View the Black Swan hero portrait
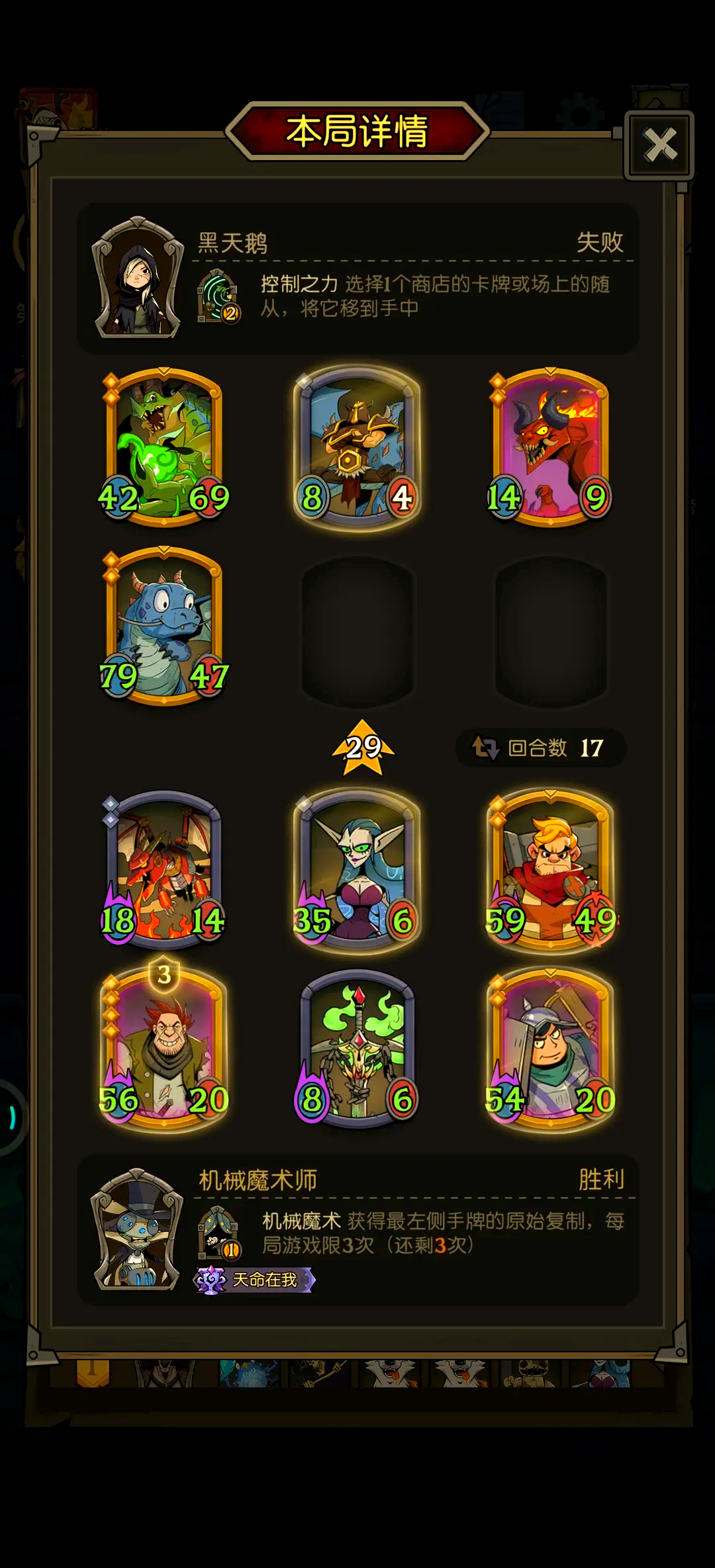Screen dimensions: 715x1568 coord(138,278)
